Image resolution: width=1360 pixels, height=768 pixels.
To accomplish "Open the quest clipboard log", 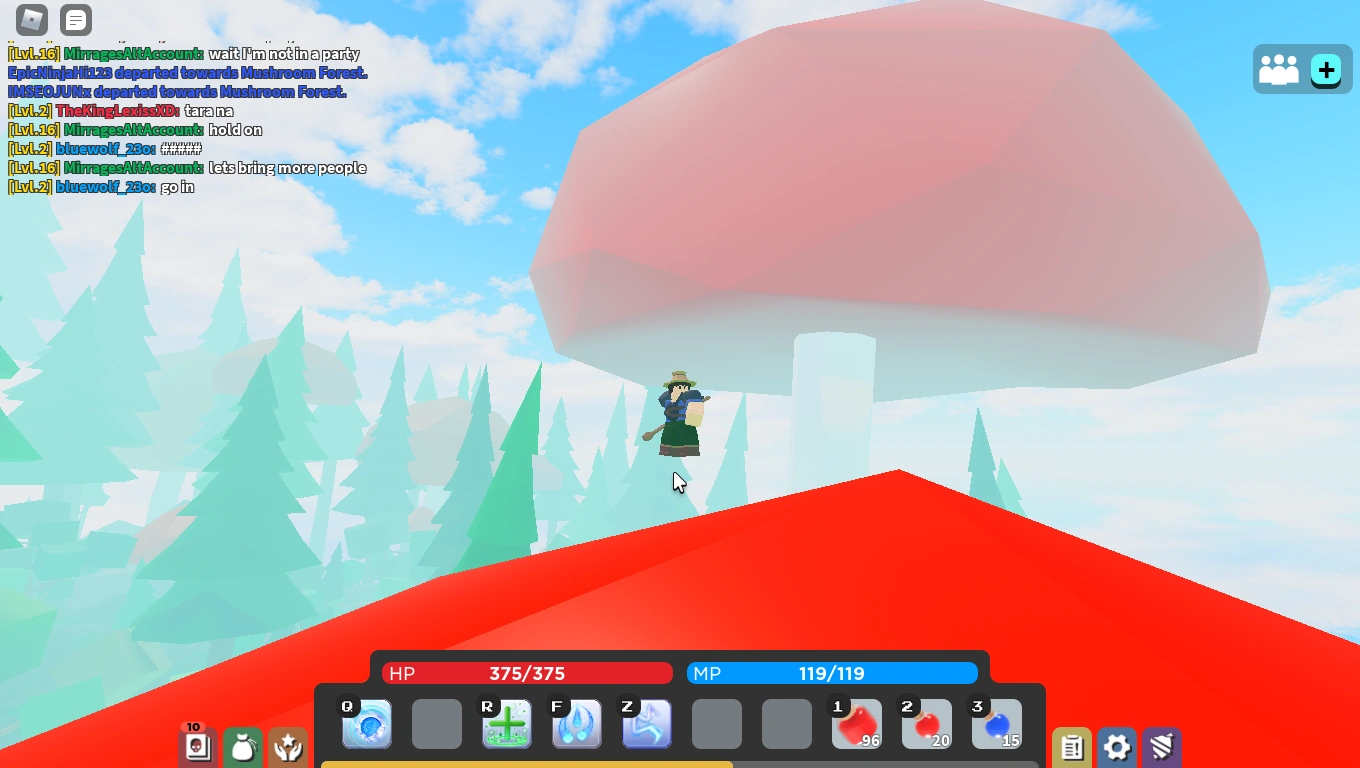I will (1072, 747).
